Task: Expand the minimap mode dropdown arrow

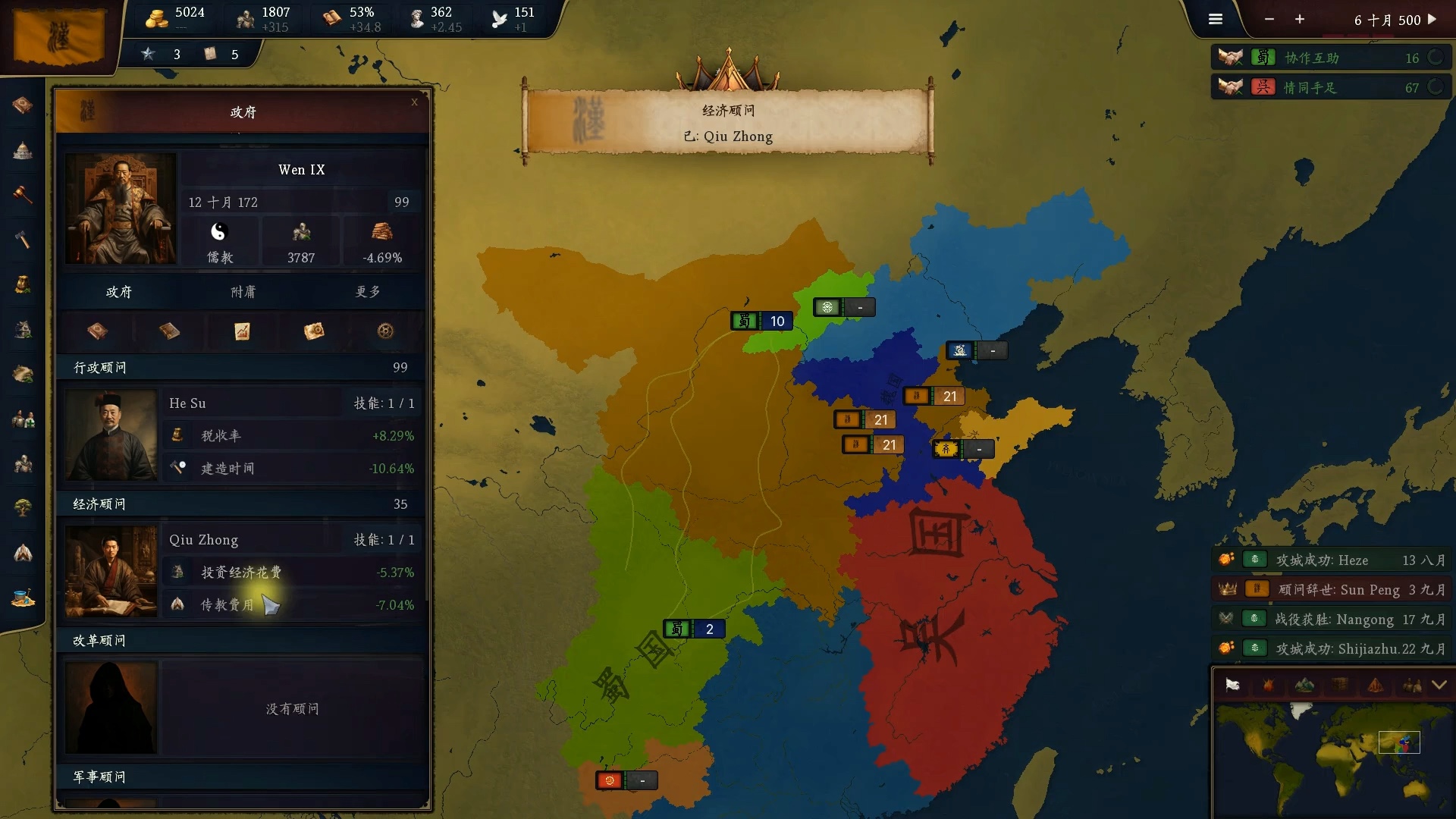Action: pos(1439,686)
